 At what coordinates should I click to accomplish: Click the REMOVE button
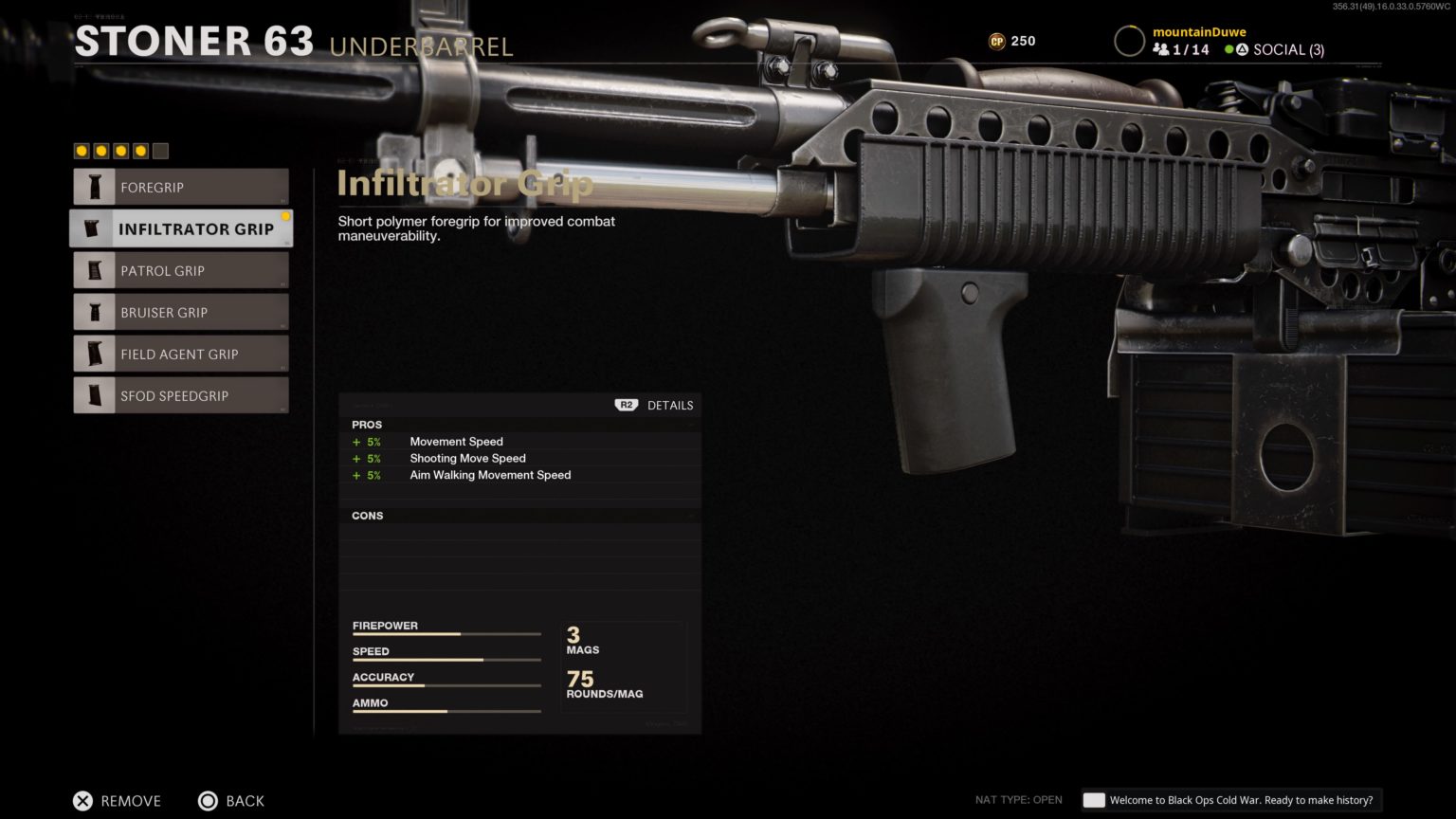tap(116, 801)
